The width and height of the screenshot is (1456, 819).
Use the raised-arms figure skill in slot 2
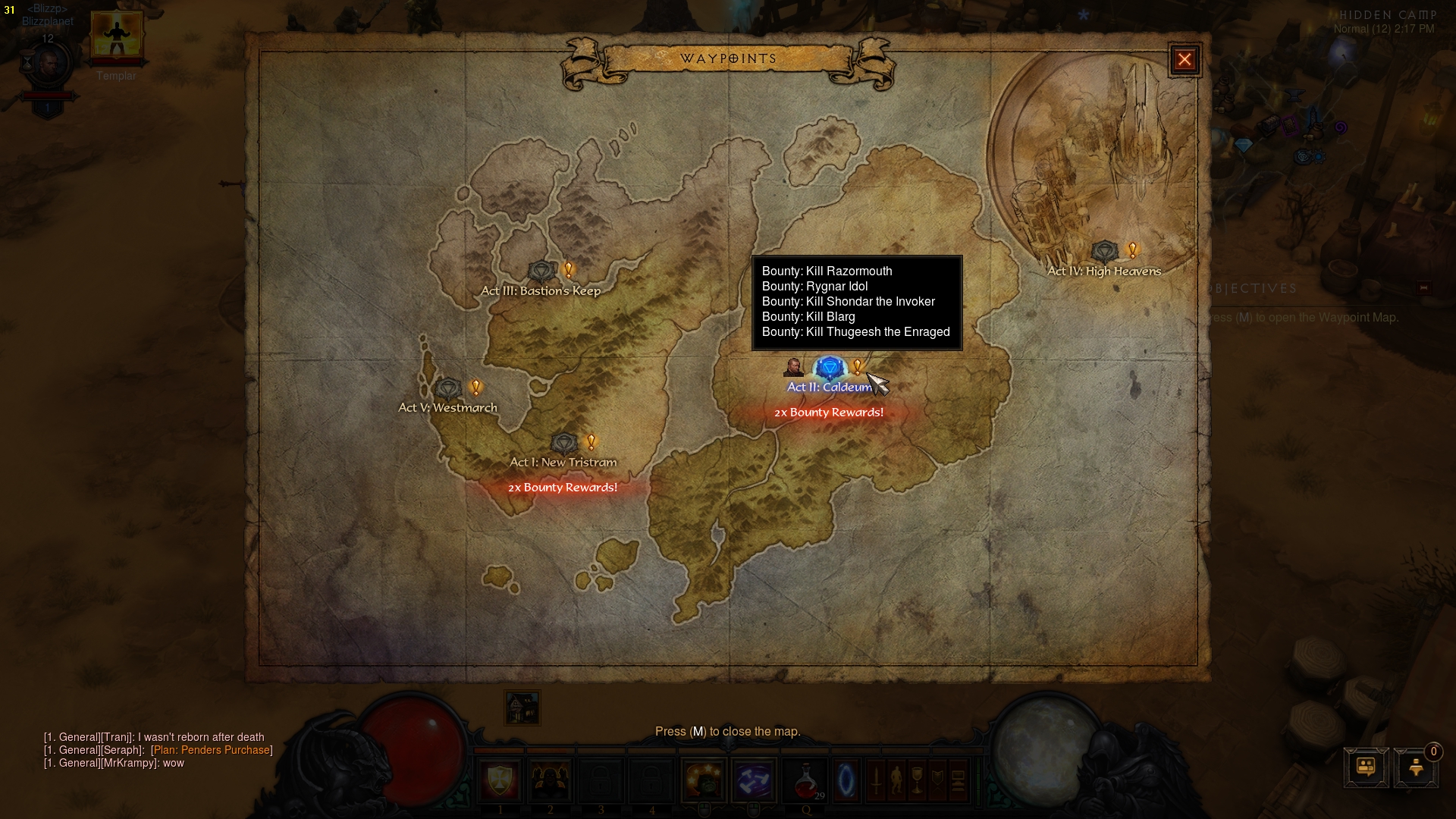coord(550,779)
